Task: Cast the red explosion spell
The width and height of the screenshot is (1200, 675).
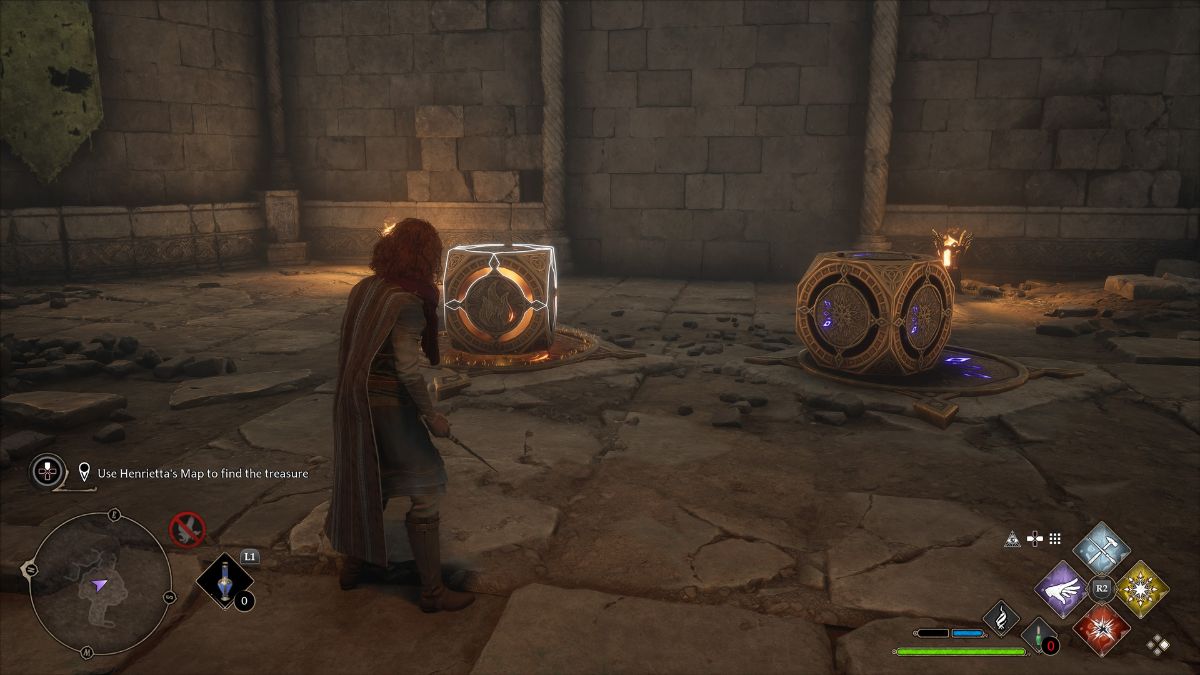Action: [1101, 630]
